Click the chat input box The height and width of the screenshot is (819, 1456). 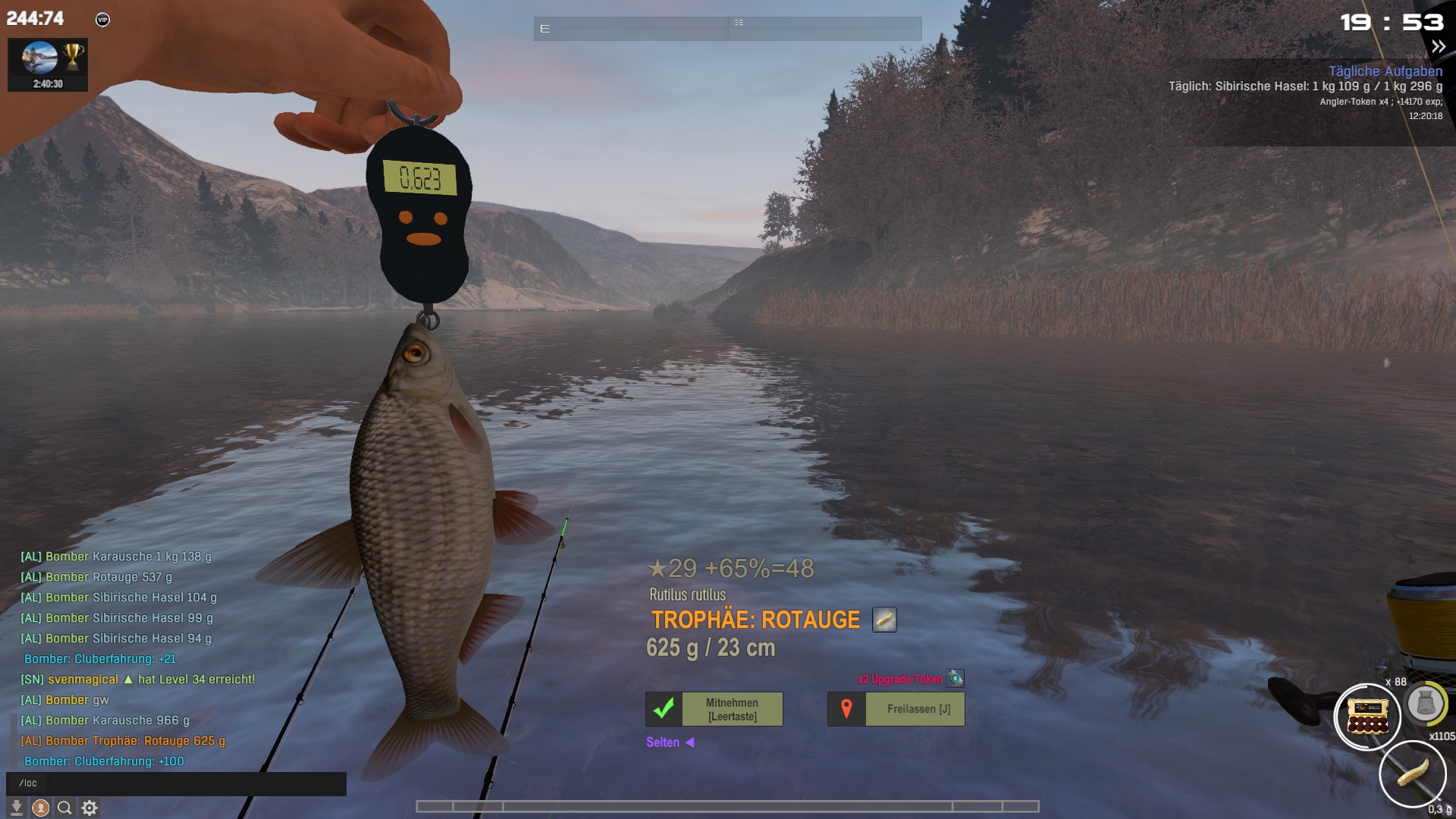coord(176,783)
